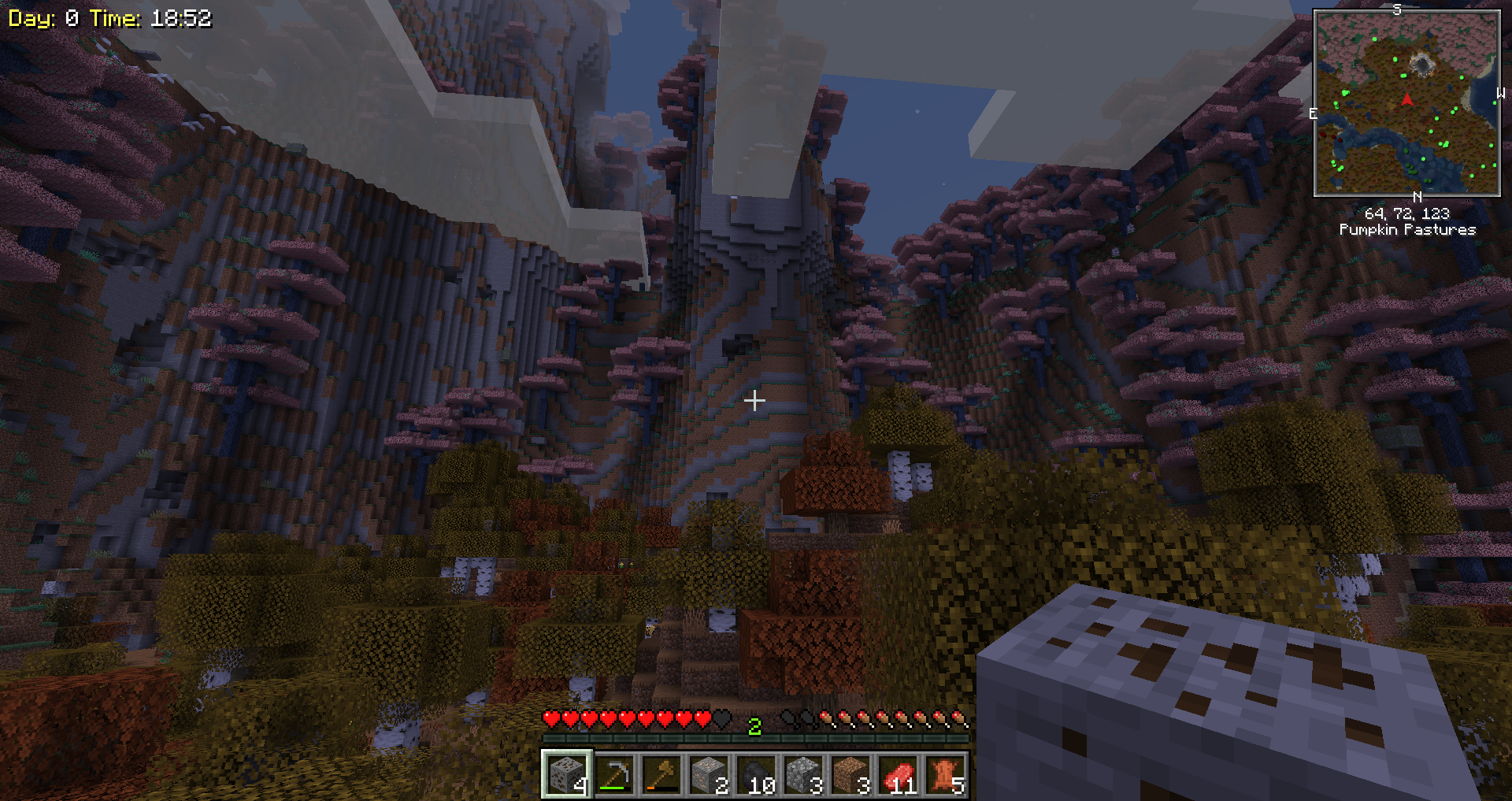The height and width of the screenshot is (801, 1512).
Task: Pick the coal stack in the hotbar
Action: [755, 774]
